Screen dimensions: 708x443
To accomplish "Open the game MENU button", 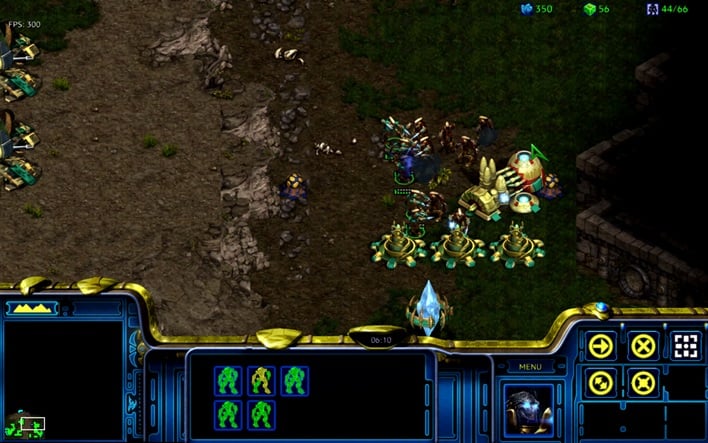I will pyautogui.click(x=530, y=366).
